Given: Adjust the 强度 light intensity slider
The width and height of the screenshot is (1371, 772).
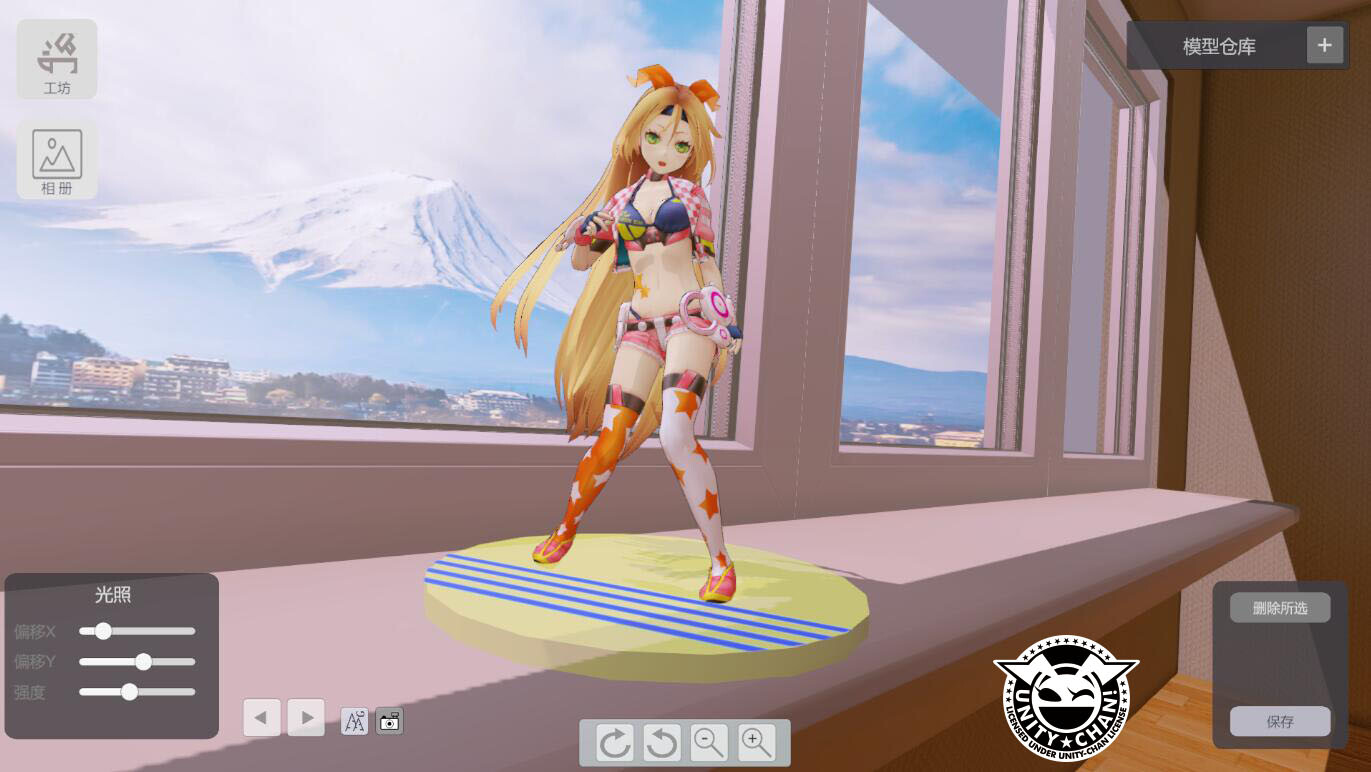Looking at the screenshot, I should point(128,692).
